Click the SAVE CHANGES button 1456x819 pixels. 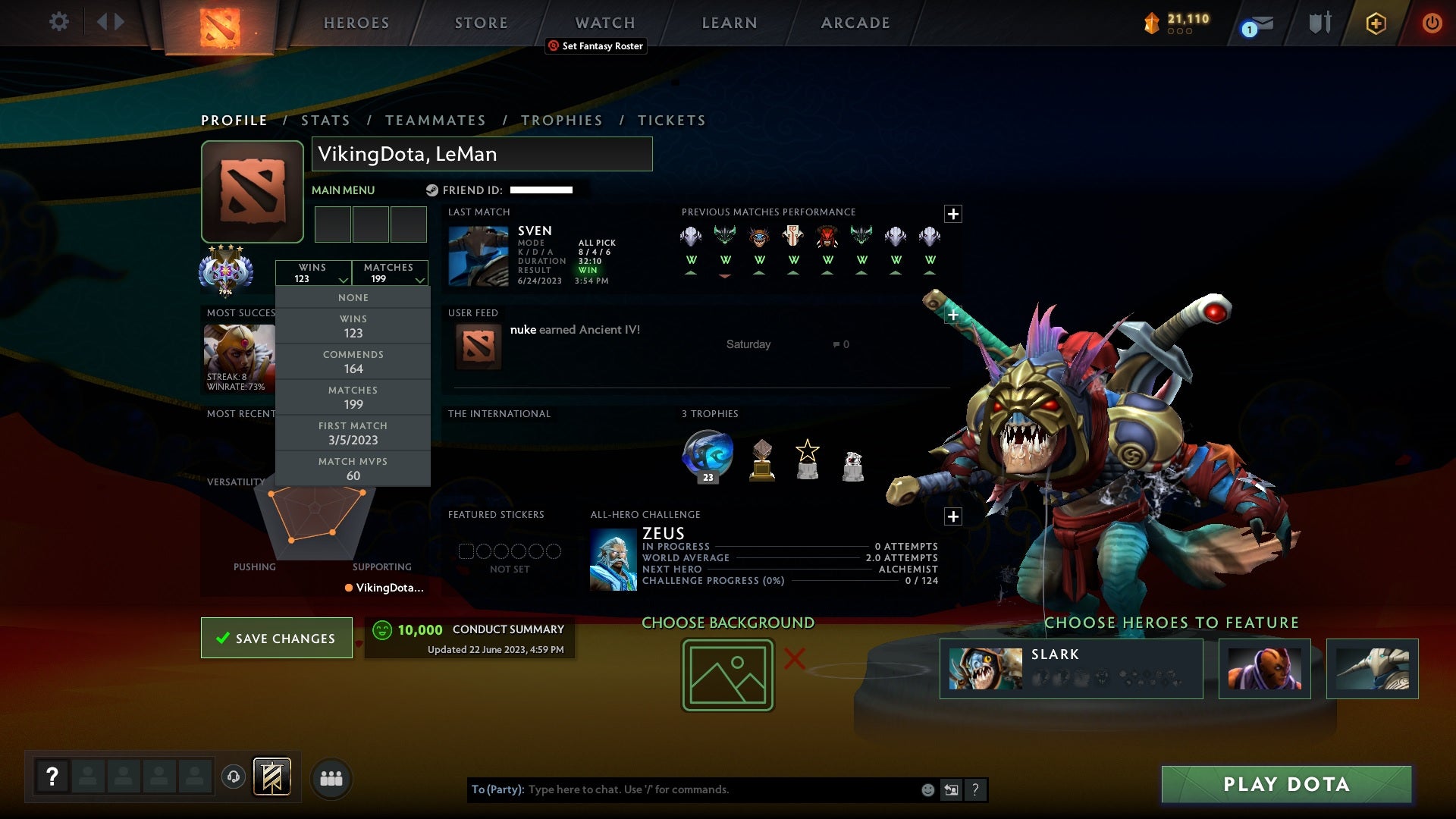[277, 638]
